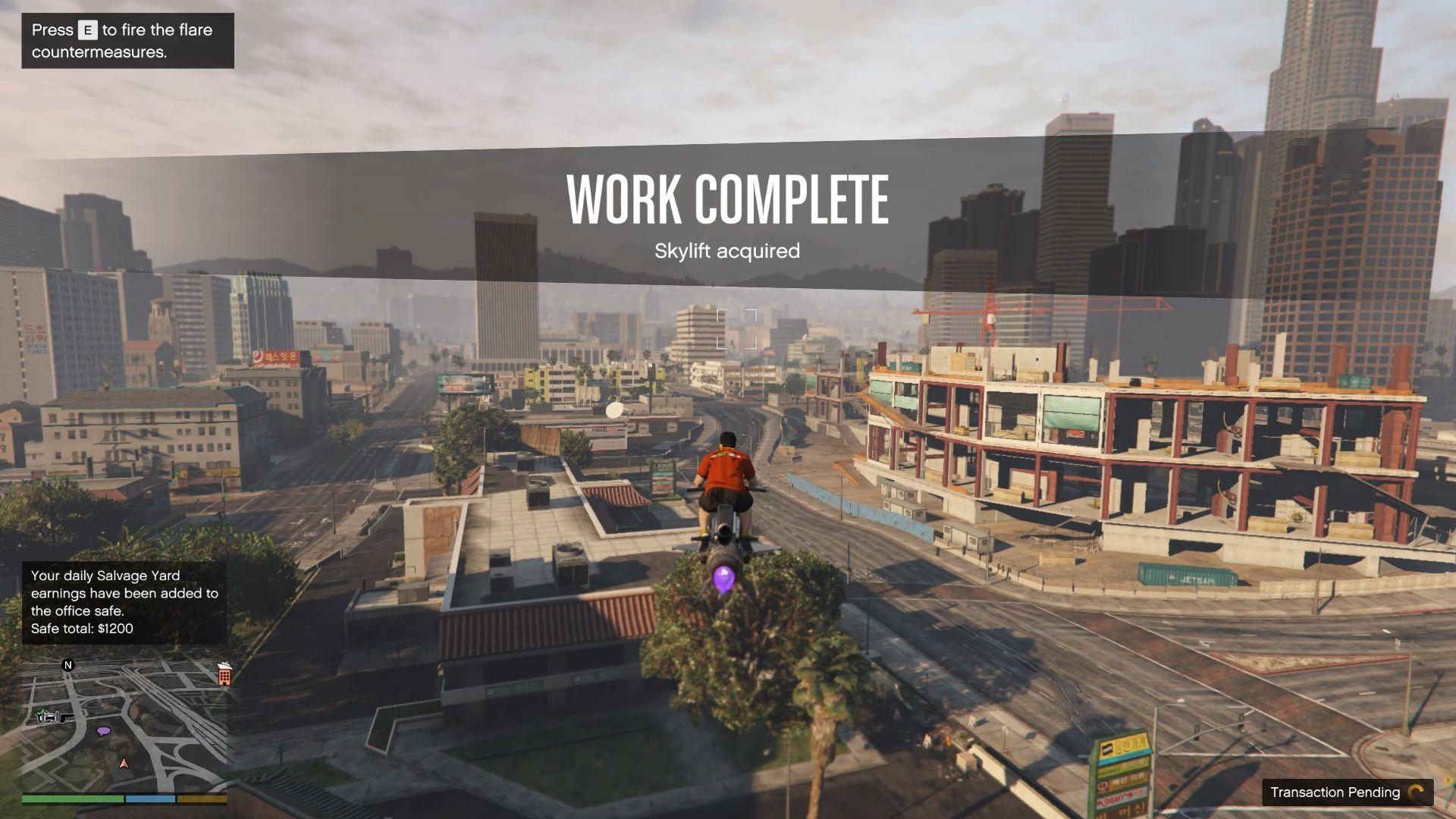This screenshot has height=819, width=1456.
Task: Click the green health bar
Action: 72,799
